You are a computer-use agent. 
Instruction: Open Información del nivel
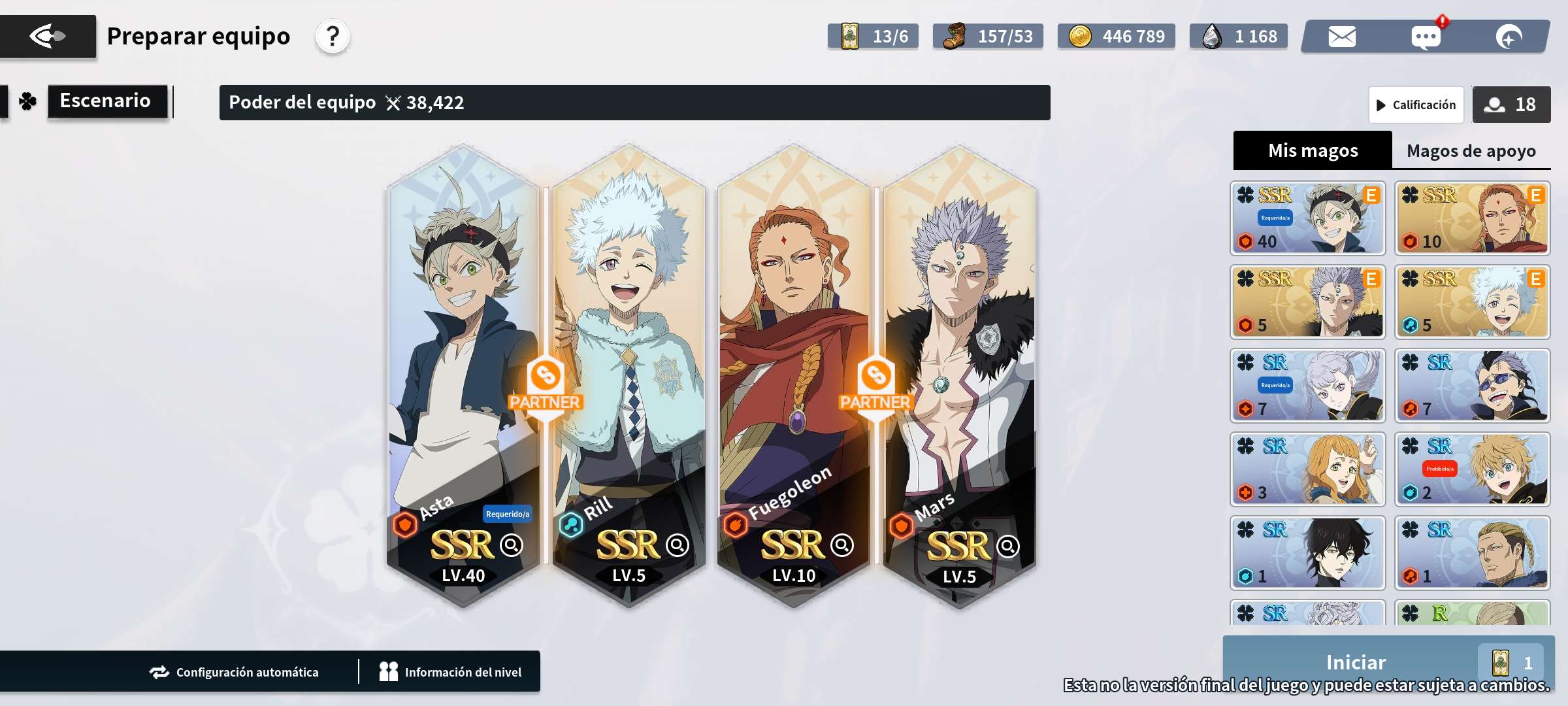pyautogui.click(x=451, y=672)
